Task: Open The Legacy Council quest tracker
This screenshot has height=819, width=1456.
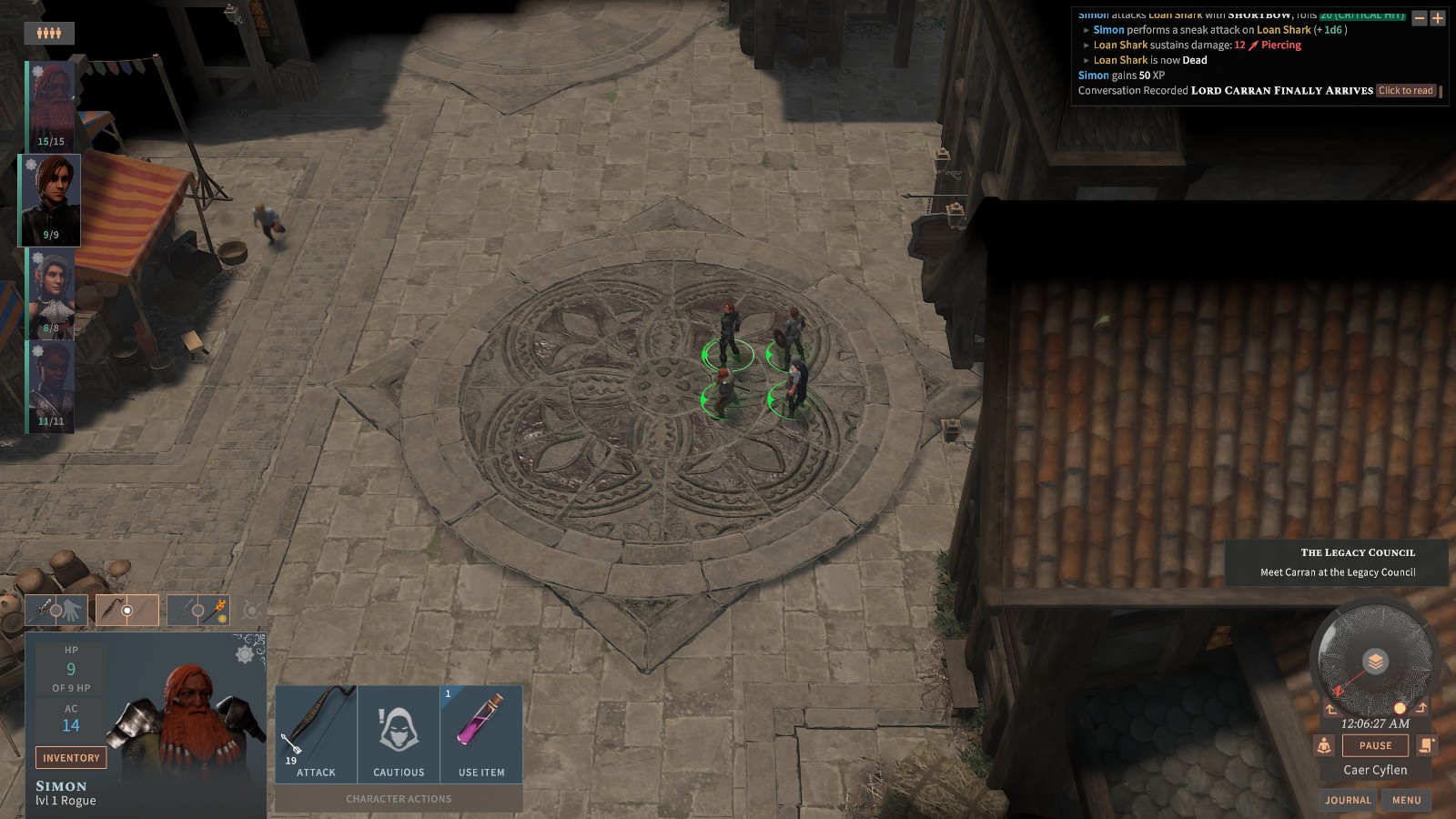Action: (1338, 561)
